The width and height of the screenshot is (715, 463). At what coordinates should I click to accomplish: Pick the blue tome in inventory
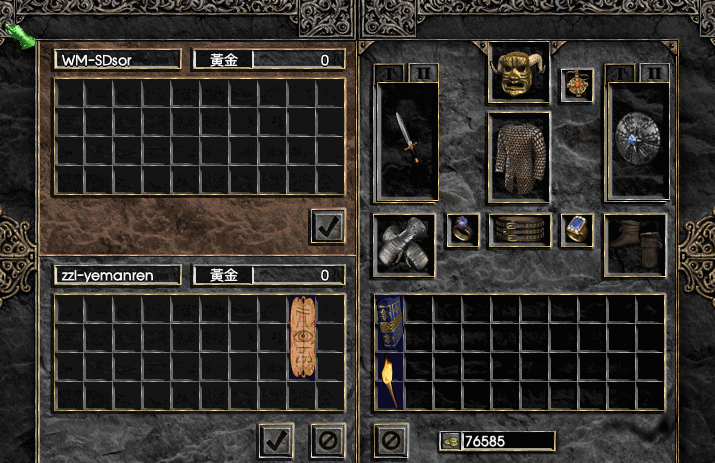[389, 322]
